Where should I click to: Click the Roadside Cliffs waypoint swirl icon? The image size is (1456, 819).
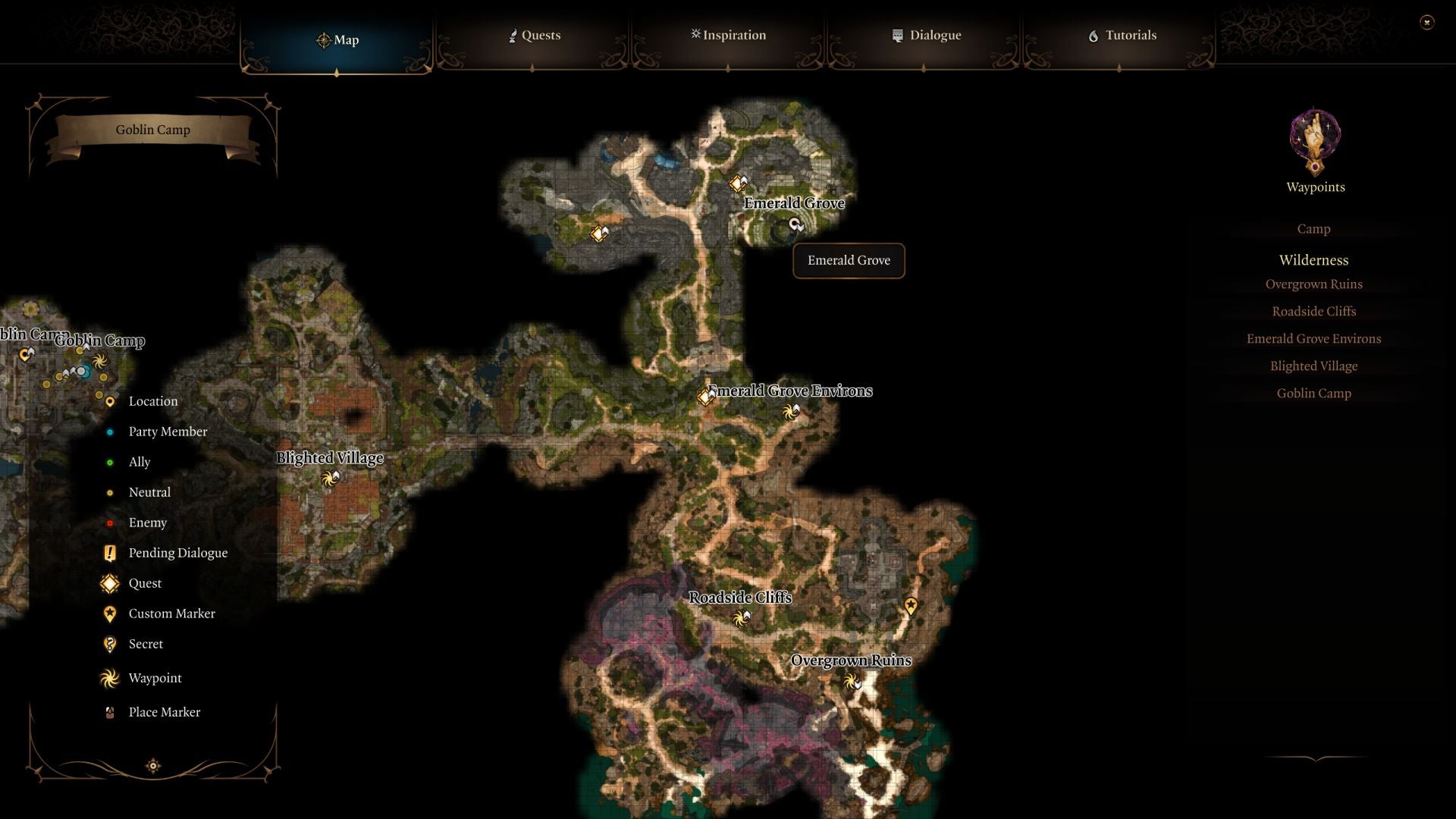click(x=741, y=619)
